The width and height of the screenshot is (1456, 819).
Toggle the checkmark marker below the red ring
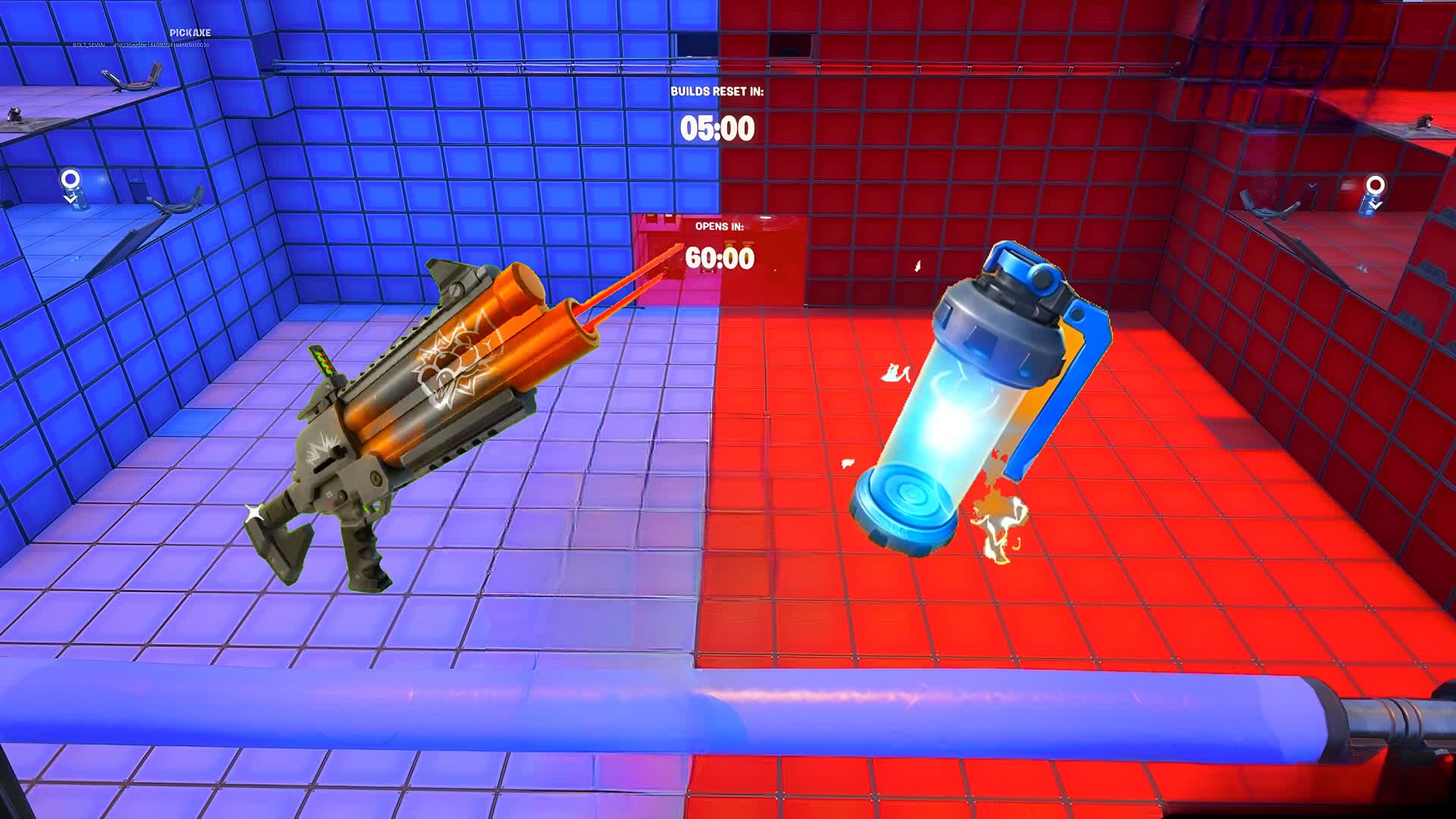point(1374,205)
